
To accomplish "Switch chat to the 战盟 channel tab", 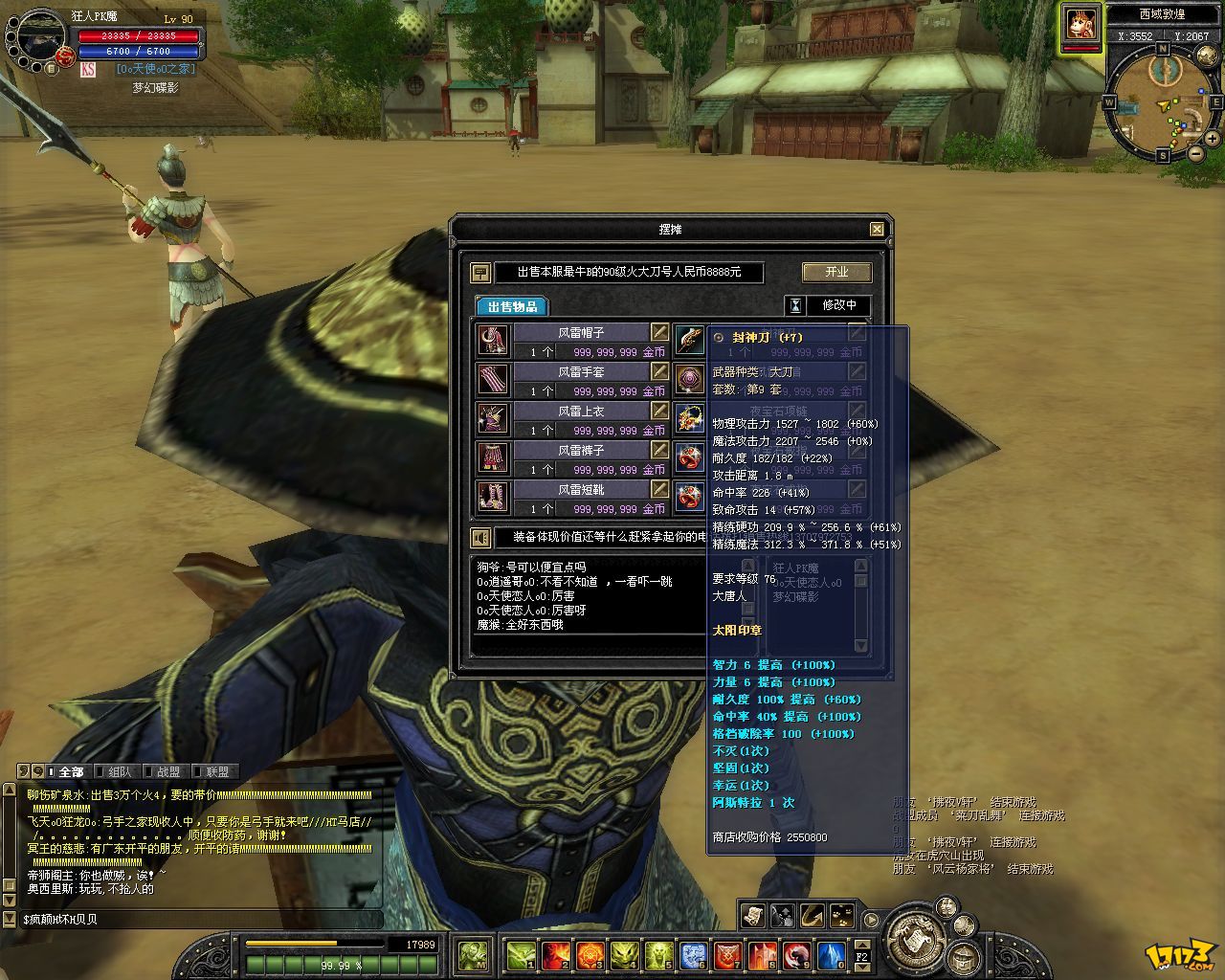I will tap(168, 771).
